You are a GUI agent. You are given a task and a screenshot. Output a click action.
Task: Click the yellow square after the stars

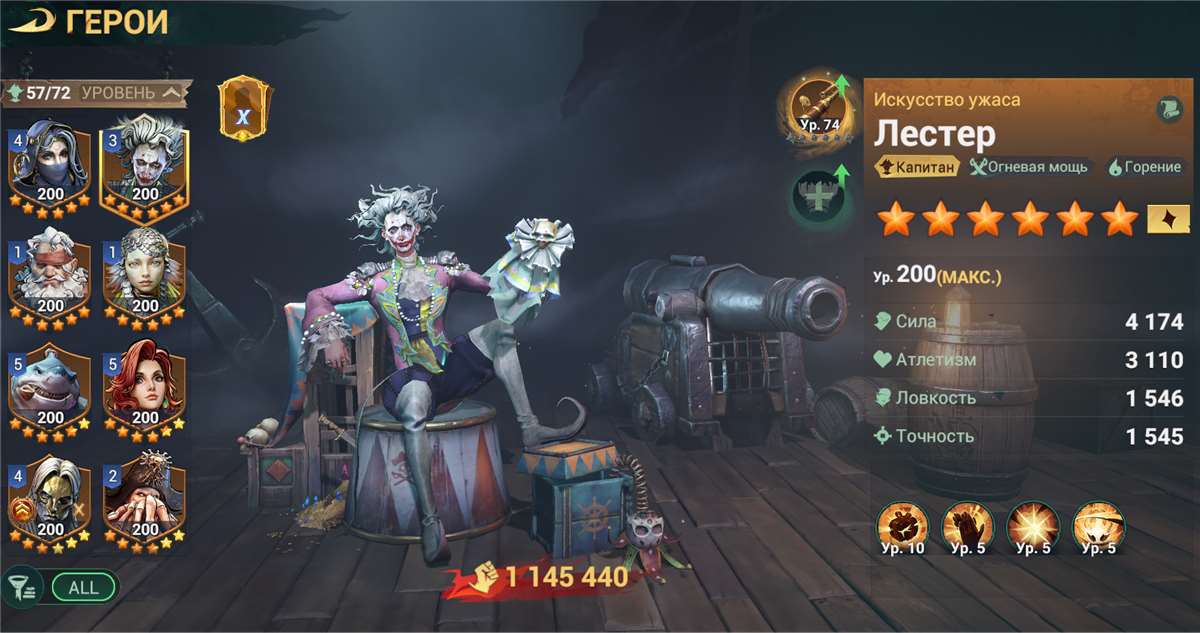coord(1165,217)
